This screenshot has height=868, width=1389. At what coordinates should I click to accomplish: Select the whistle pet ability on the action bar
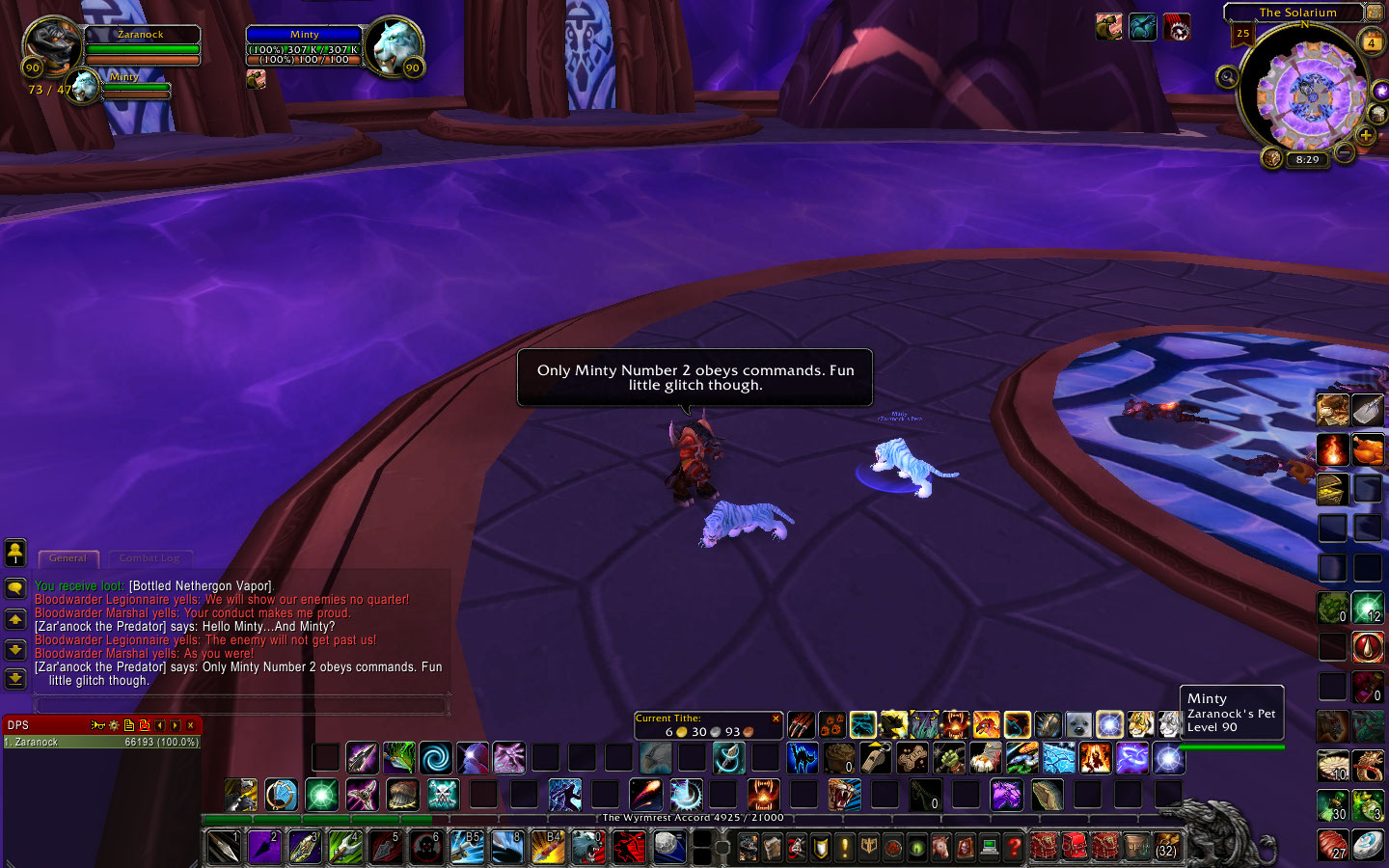point(876,758)
